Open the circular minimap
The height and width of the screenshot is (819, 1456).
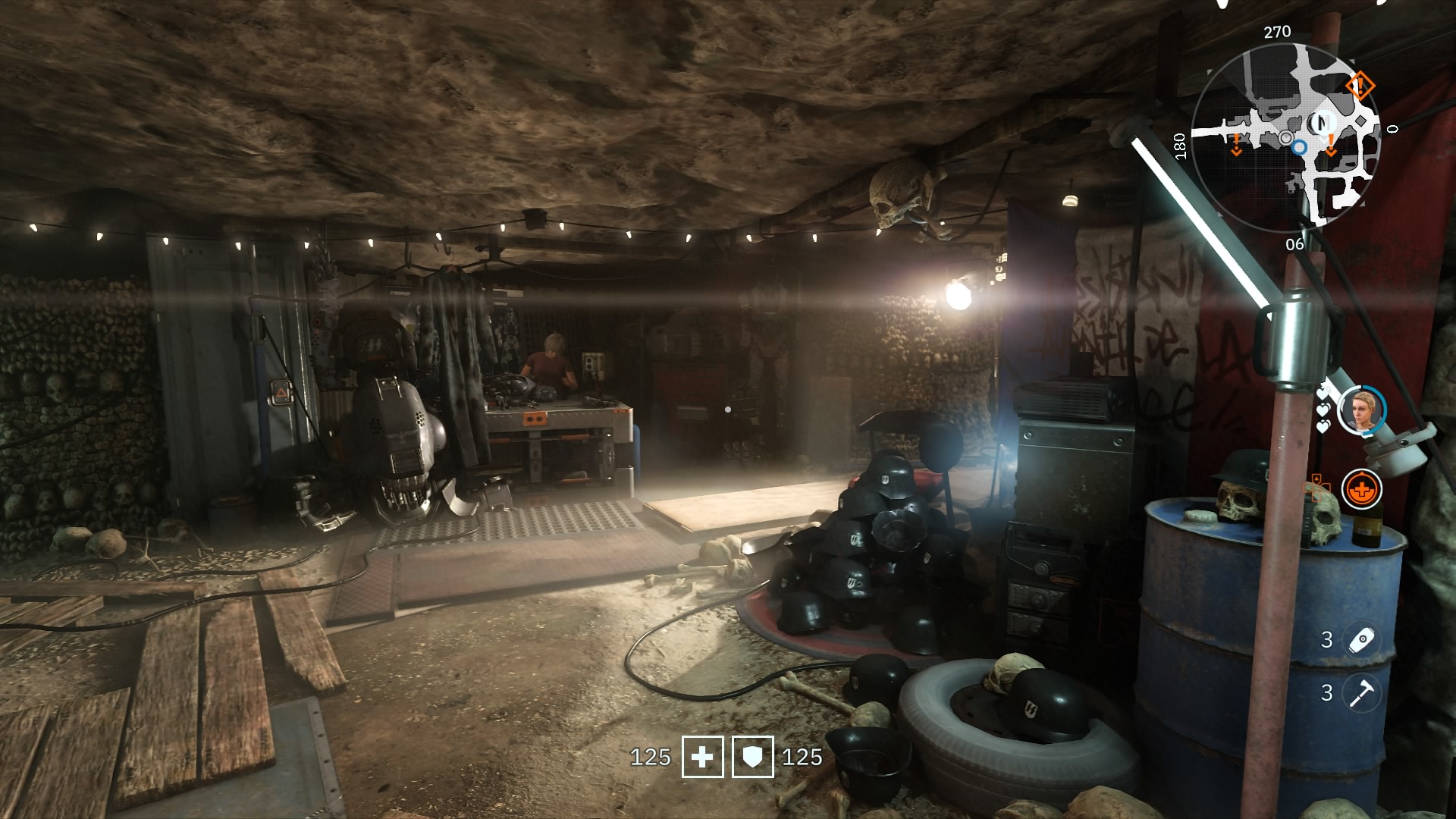(1286, 137)
